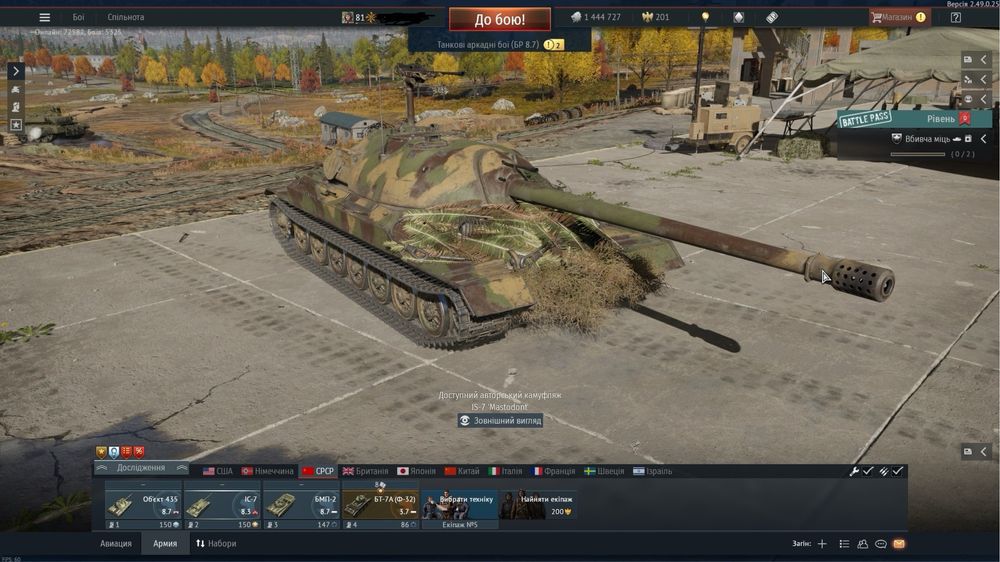Viewport: 1000px width, 562px height.
Task: Open the Battle Pass Рівень banner
Action: coord(906,120)
